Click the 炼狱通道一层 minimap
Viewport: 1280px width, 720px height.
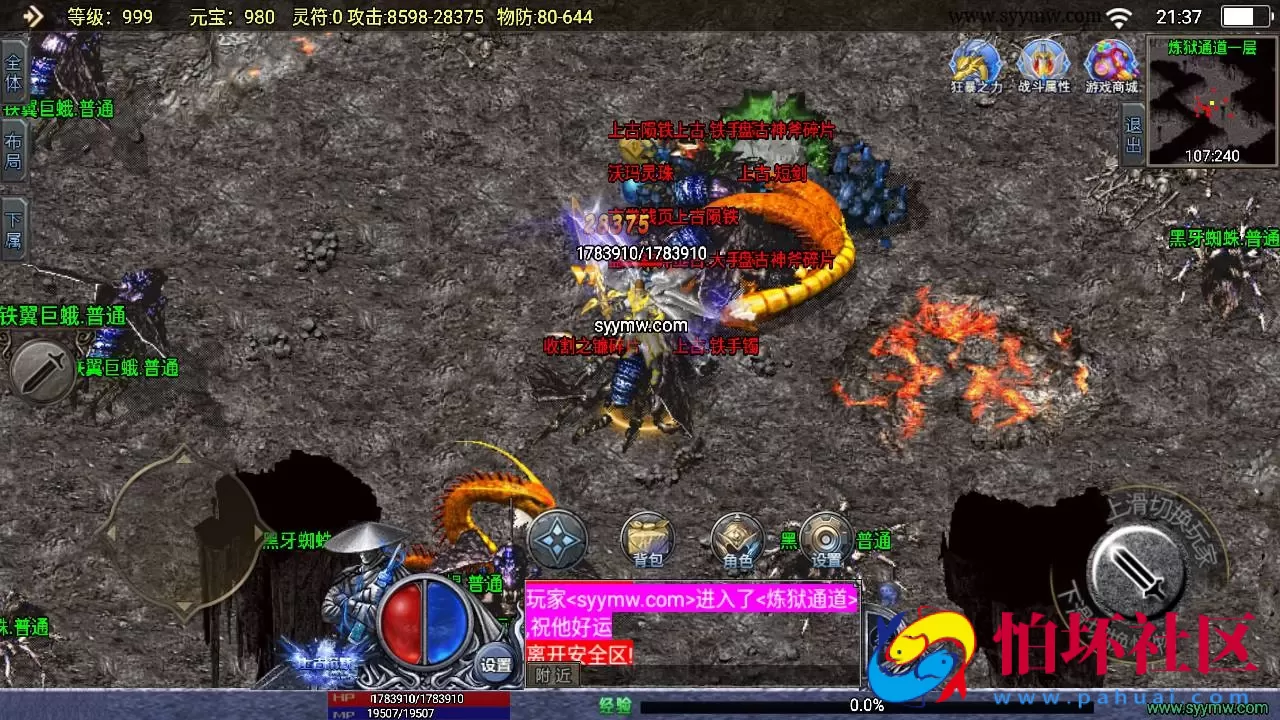click(1213, 101)
